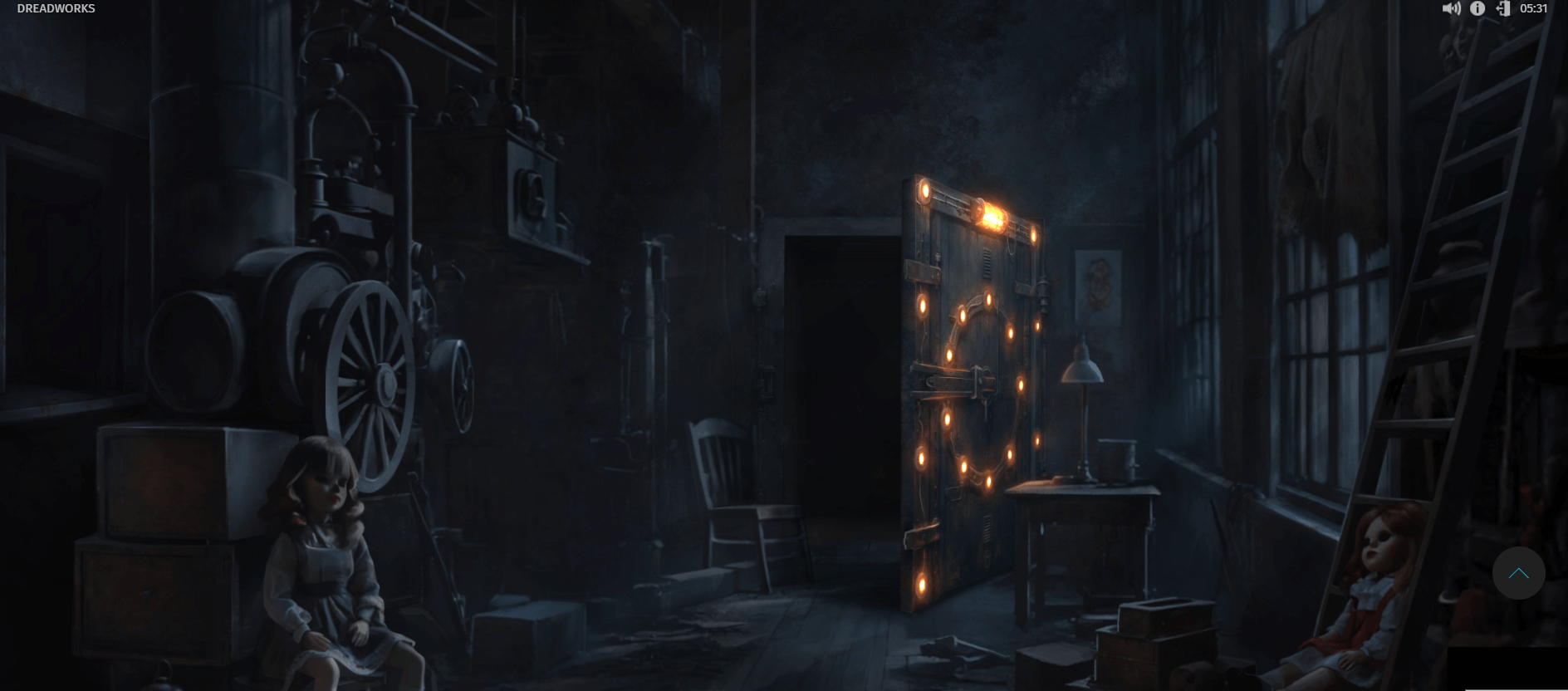Click the DREADWORKS title
This screenshot has width=1568, height=691.
[55, 7]
